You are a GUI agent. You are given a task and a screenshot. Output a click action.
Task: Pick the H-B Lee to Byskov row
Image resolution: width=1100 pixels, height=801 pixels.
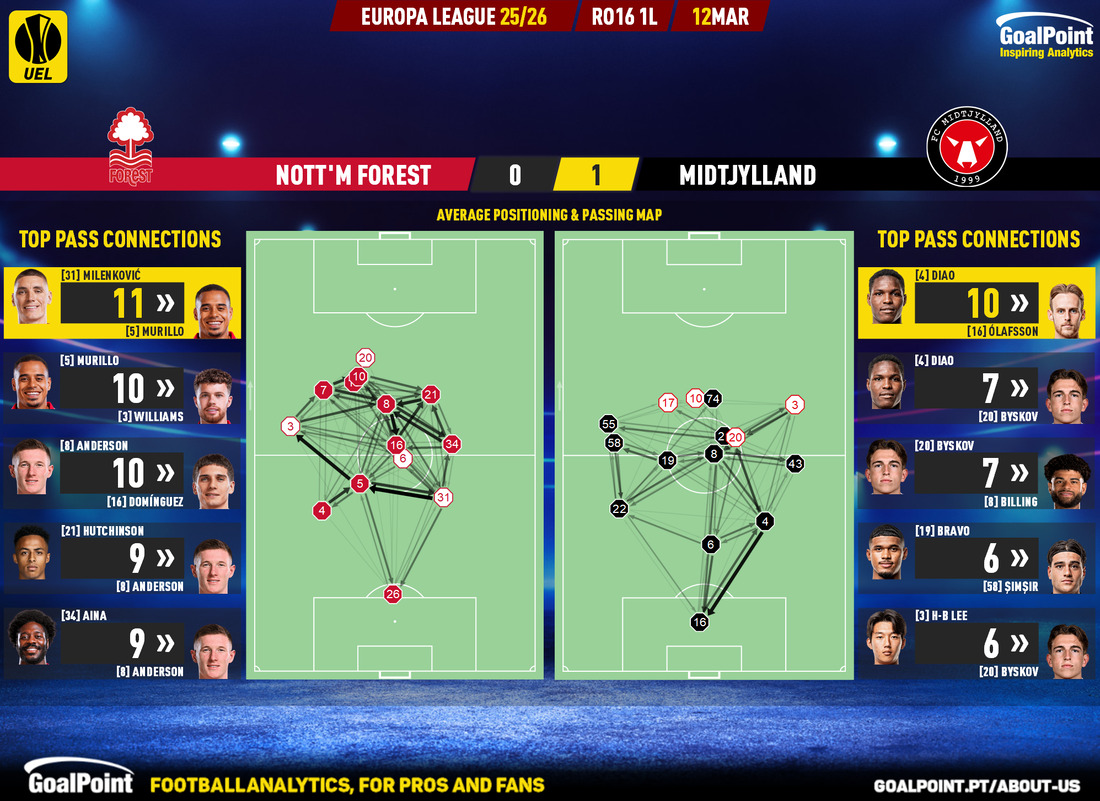[x=978, y=643]
